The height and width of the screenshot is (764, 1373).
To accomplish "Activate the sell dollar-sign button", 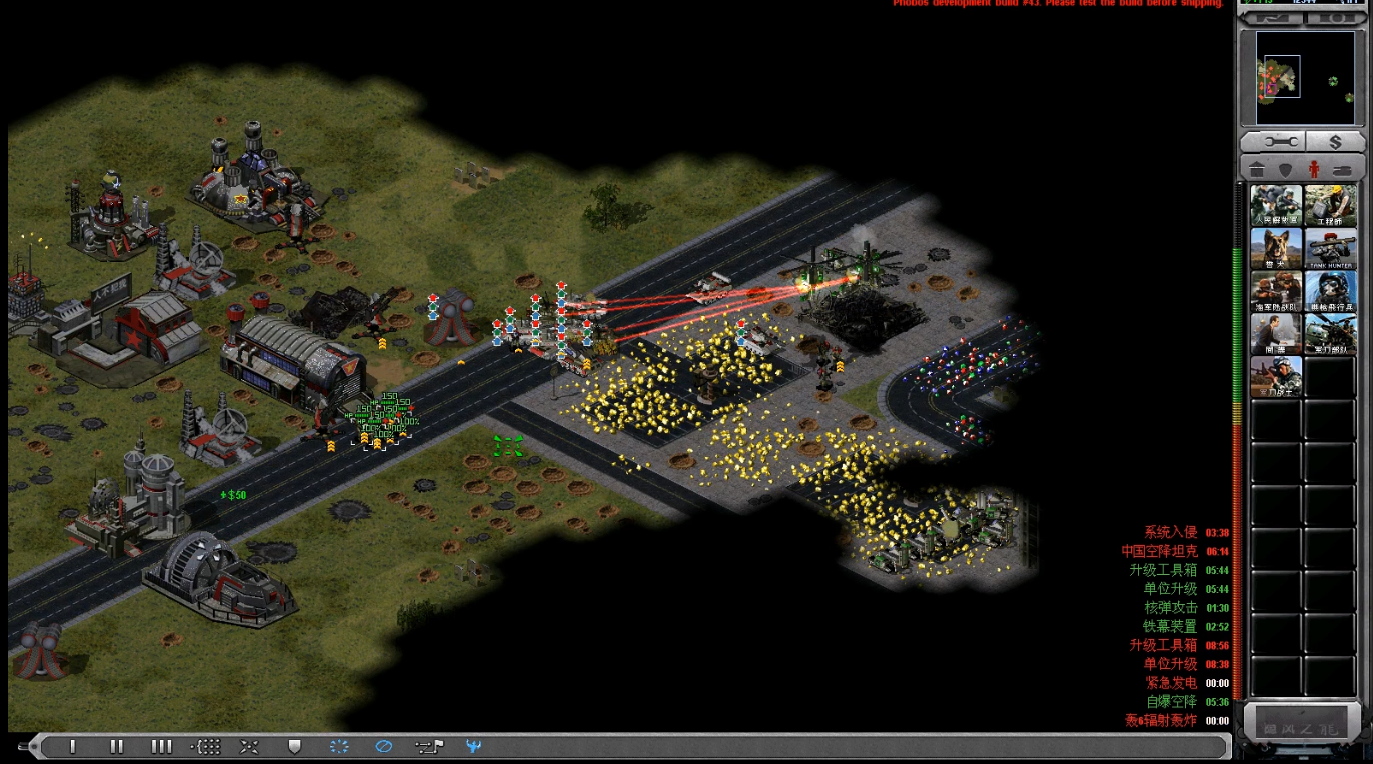I will (1334, 142).
